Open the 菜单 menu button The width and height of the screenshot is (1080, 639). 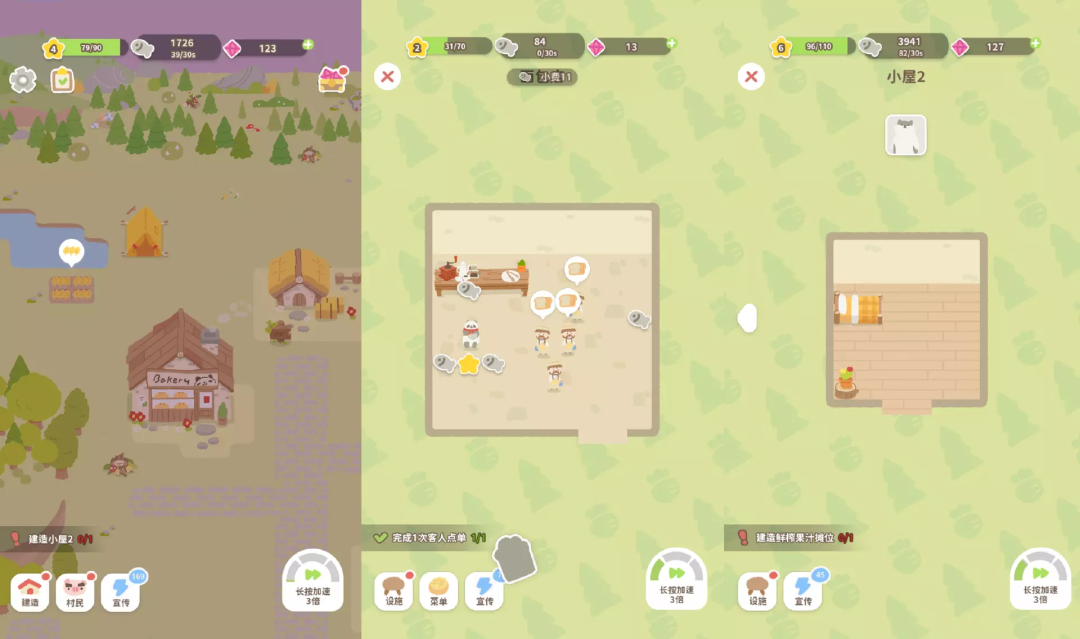click(438, 592)
